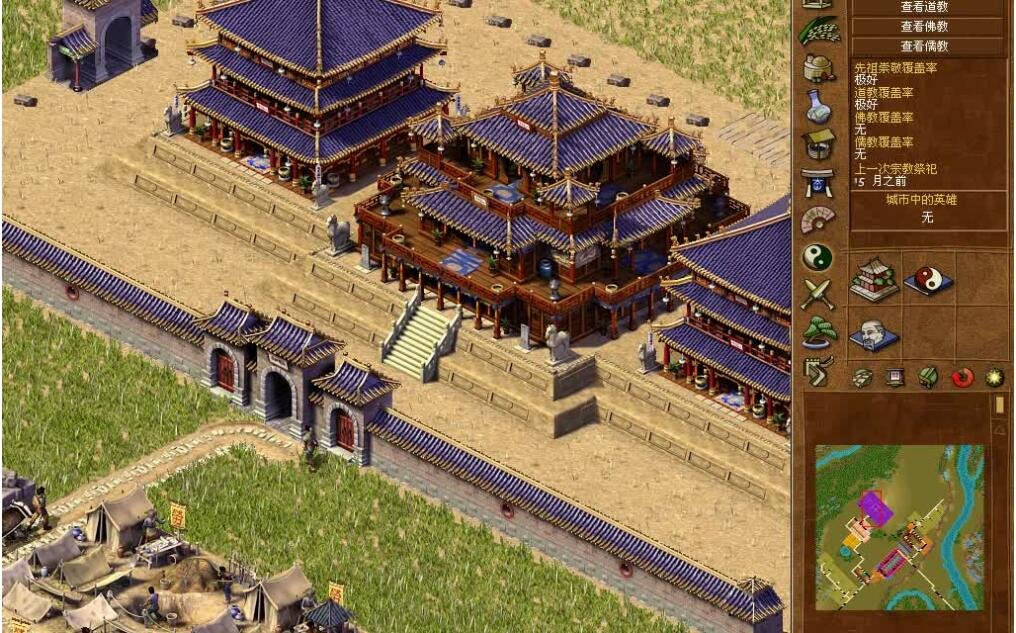Select the storage granary category icon
Viewport: 1016px width, 633px height.
818,68
